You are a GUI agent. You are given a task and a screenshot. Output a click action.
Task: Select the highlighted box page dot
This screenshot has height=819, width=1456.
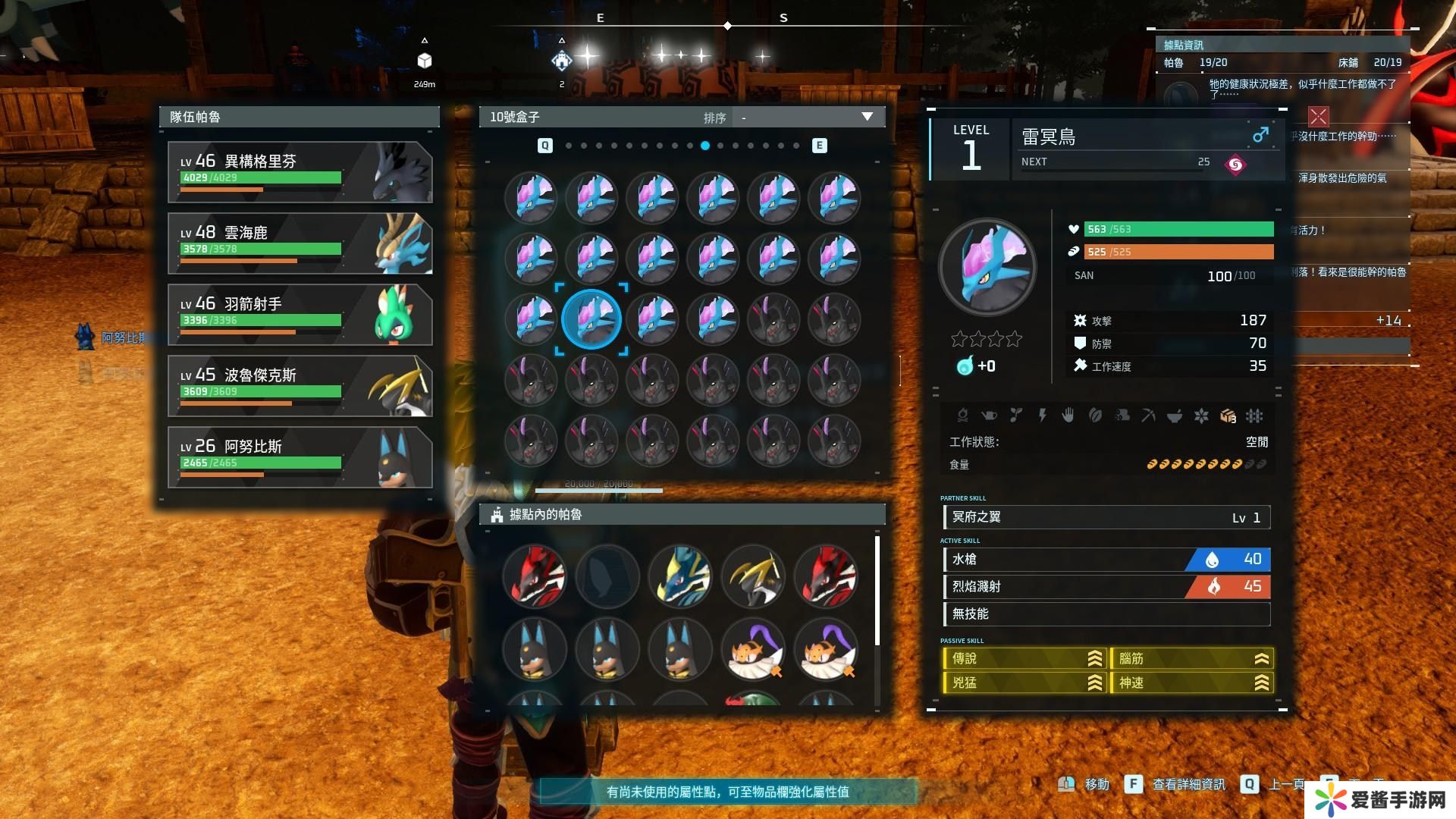(705, 146)
